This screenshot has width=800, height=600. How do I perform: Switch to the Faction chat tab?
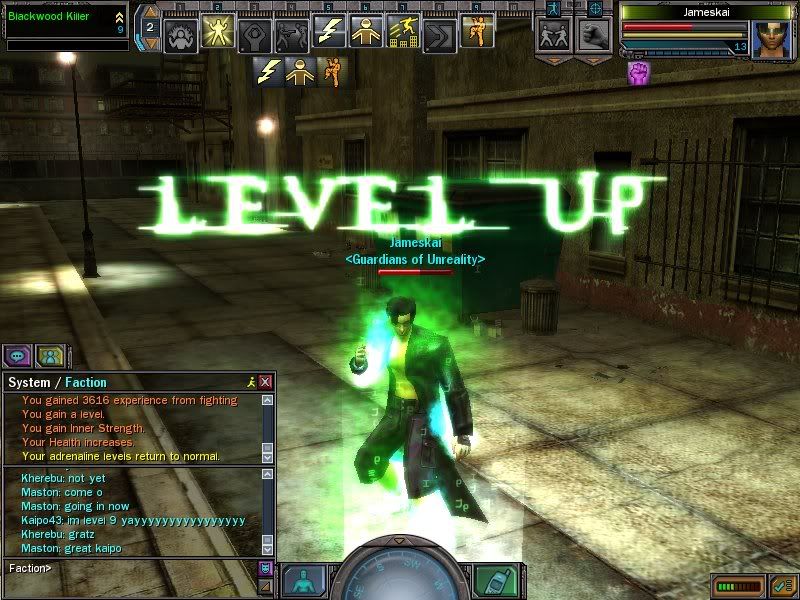pyautogui.click(x=86, y=382)
